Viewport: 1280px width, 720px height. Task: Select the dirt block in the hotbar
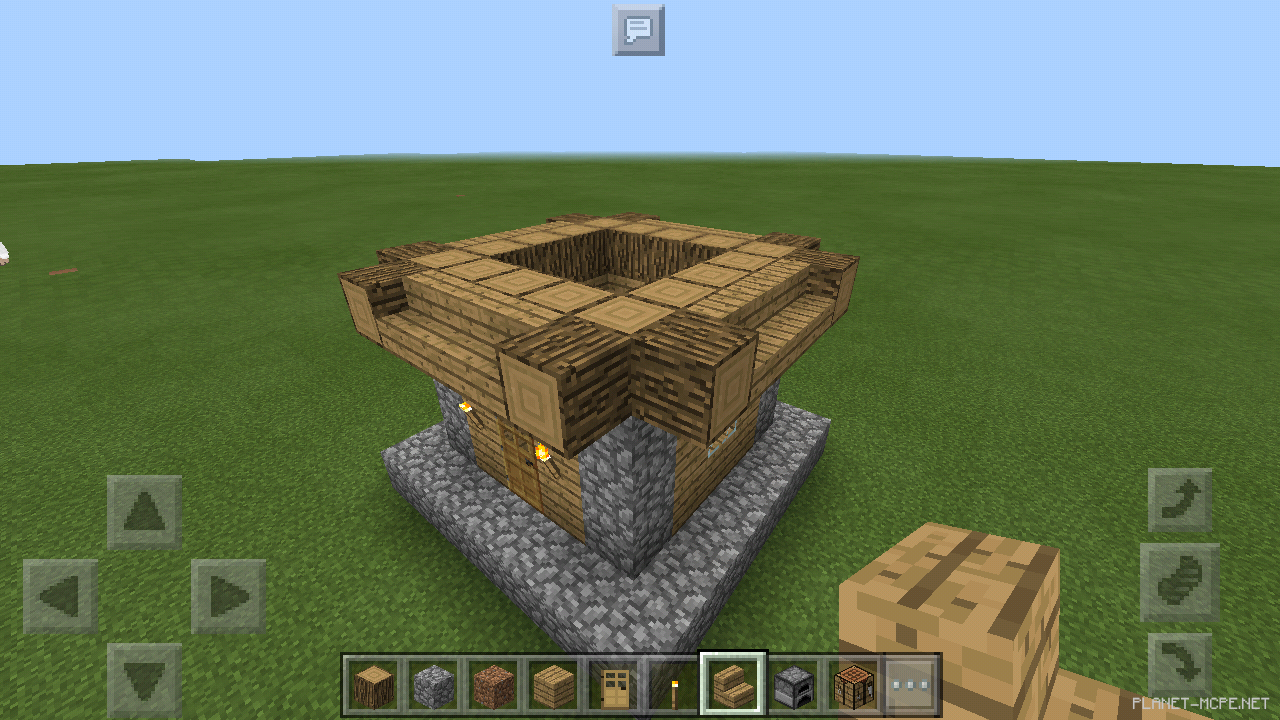tap(492, 680)
